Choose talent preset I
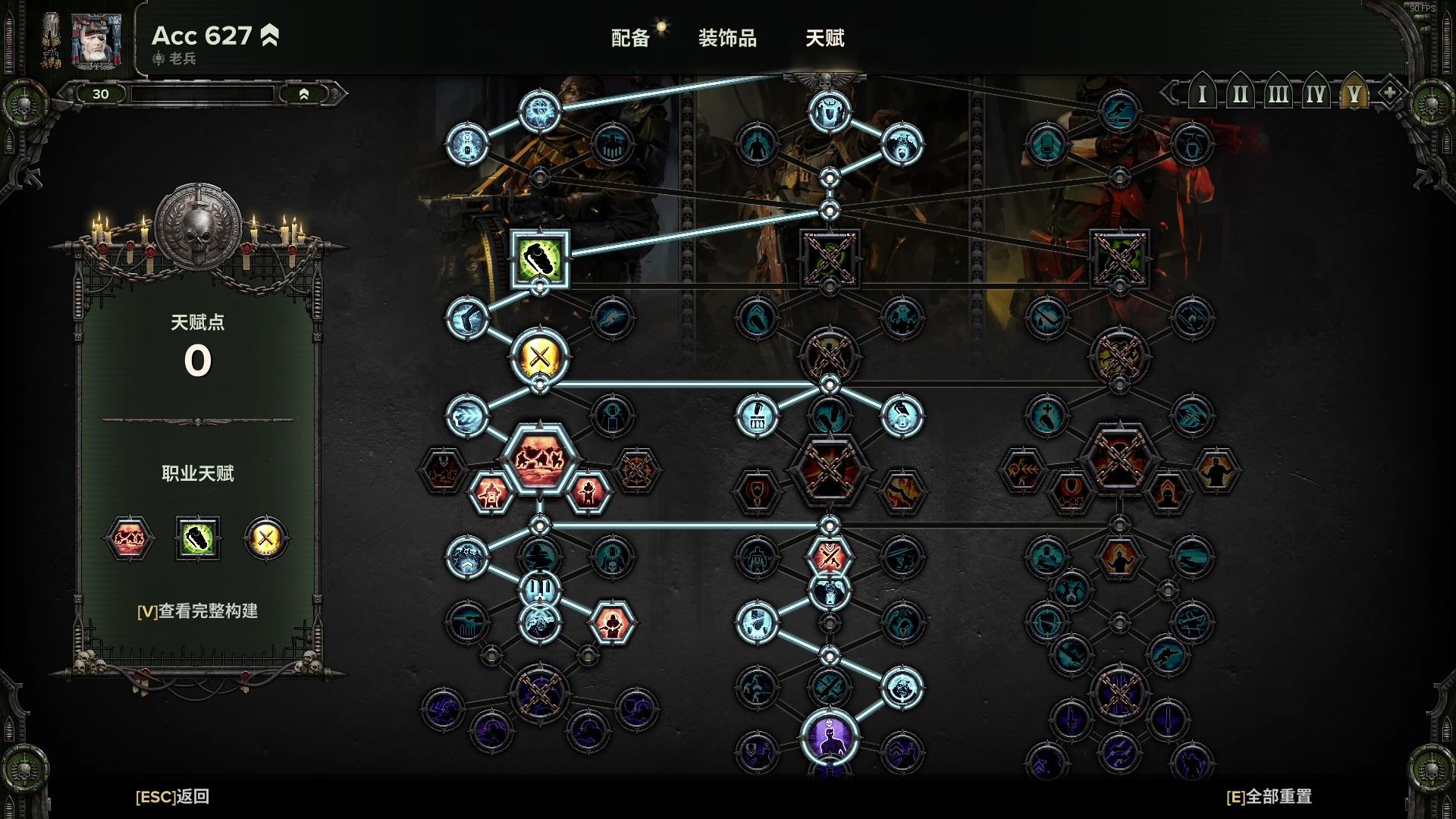Image resolution: width=1456 pixels, height=819 pixels. (x=1202, y=94)
